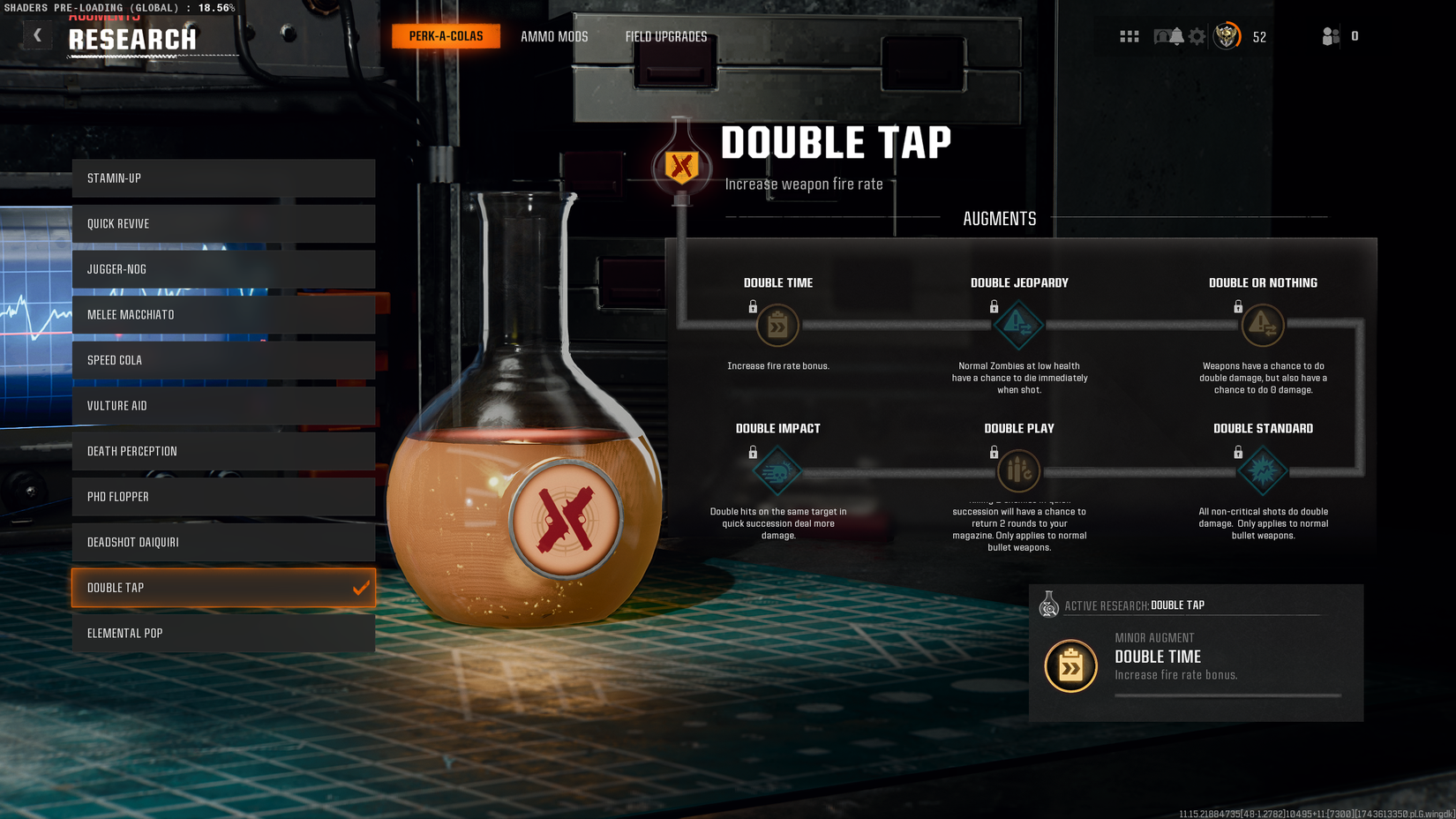Select the Double Jeopardy augment icon
Viewport: 1456px width, 819px height.
coord(1019,325)
